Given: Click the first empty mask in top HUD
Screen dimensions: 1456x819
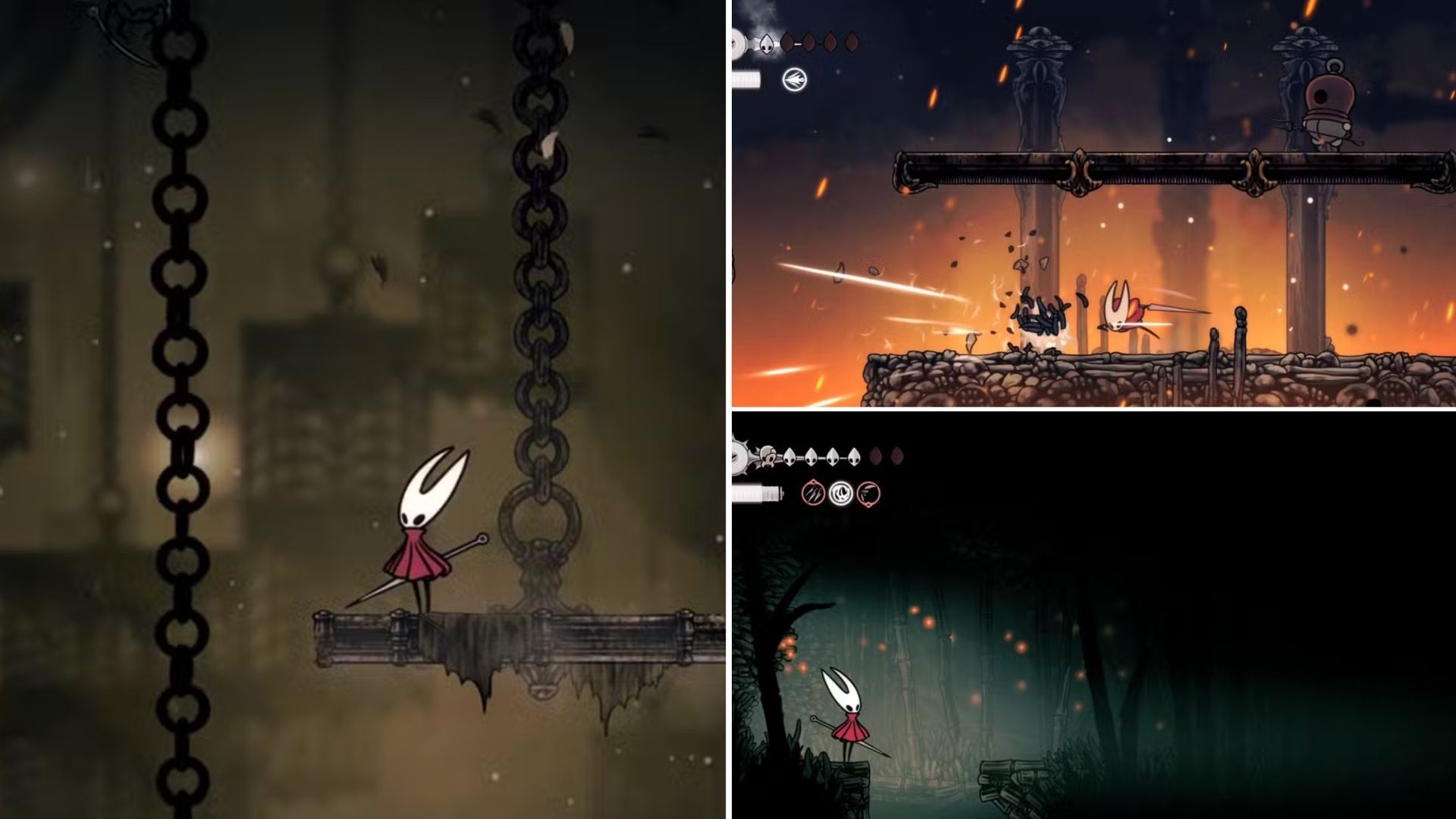Looking at the screenshot, I should pyautogui.click(x=786, y=42).
